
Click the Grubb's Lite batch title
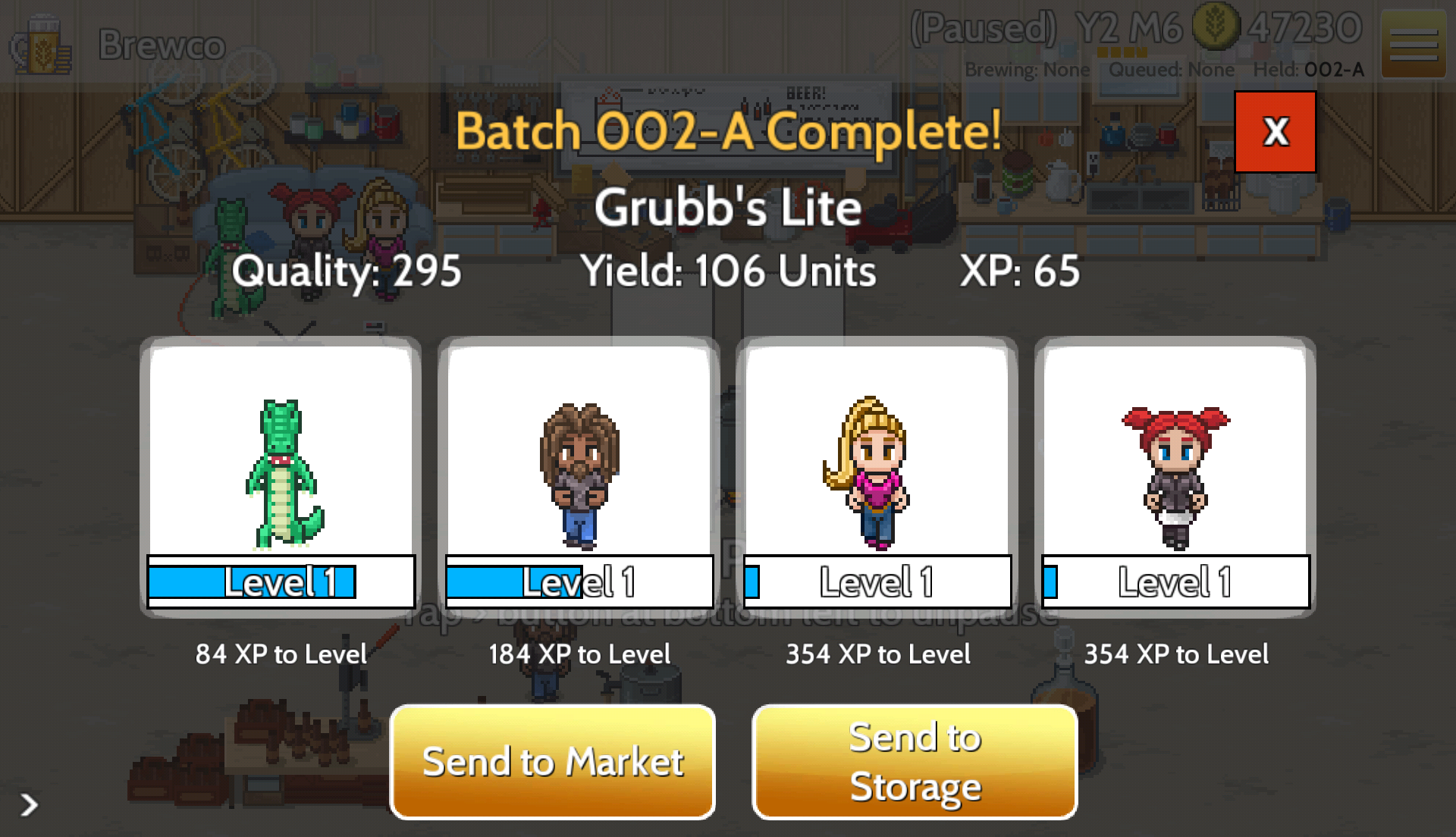tap(726, 206)
